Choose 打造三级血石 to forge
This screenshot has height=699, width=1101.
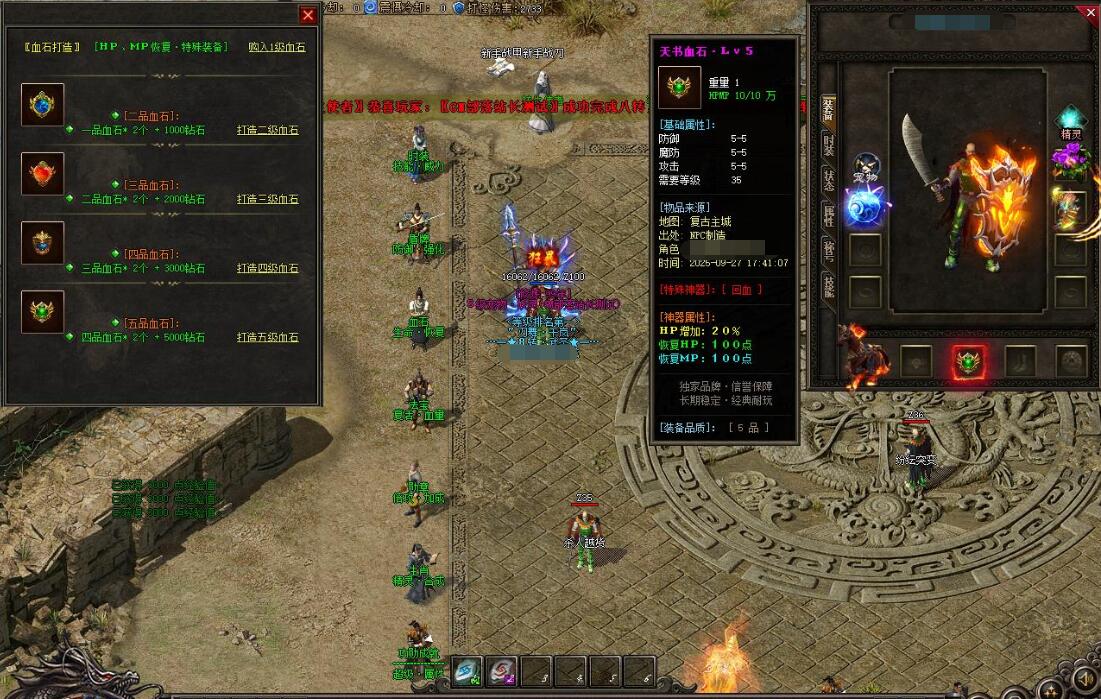pos(267,199)
